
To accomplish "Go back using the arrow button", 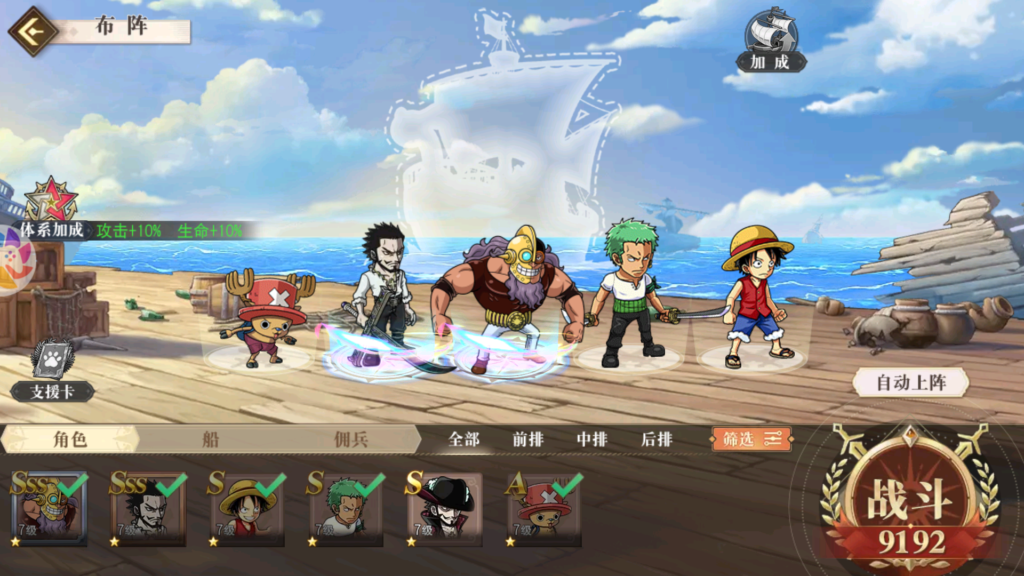I will click(33, 31).
